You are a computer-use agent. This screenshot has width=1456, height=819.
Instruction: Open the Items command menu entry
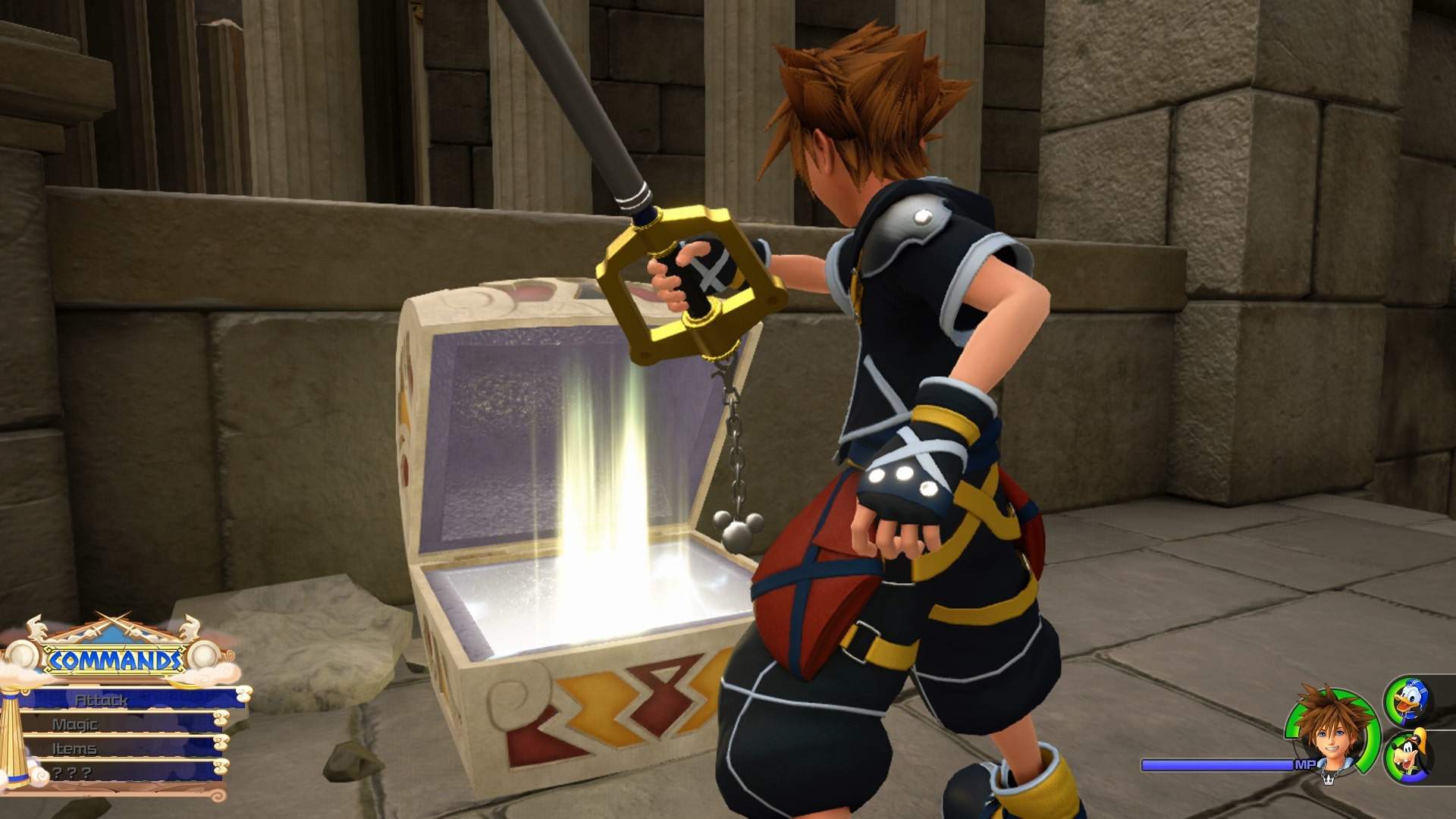[76, 750]
